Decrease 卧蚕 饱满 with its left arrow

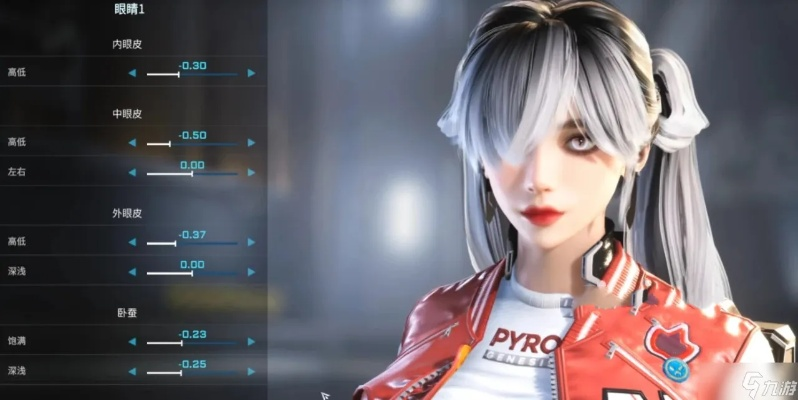click(x=132, y=342)
